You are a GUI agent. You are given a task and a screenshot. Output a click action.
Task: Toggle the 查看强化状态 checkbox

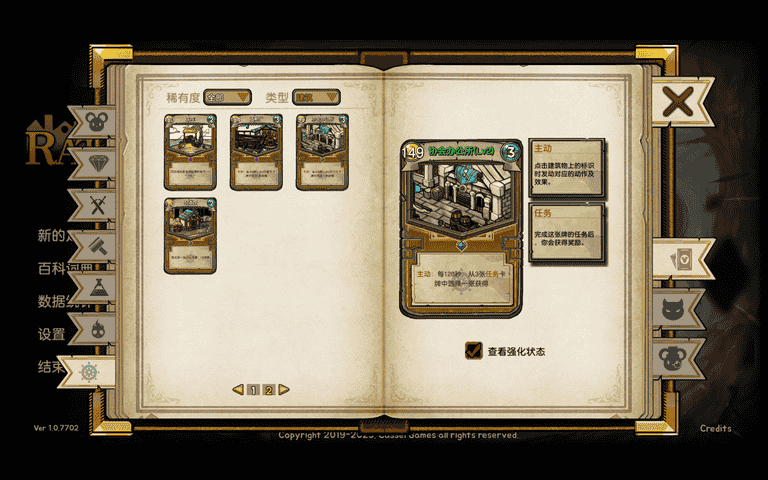click(x=474, y=351)
